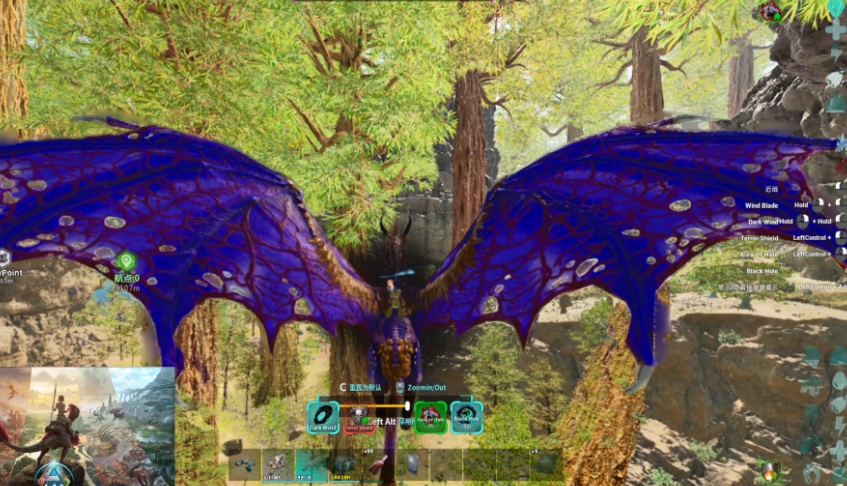Select the hotbar slot with the x99 stack
The width and height of the screenshot is (847, 486).
379,464
